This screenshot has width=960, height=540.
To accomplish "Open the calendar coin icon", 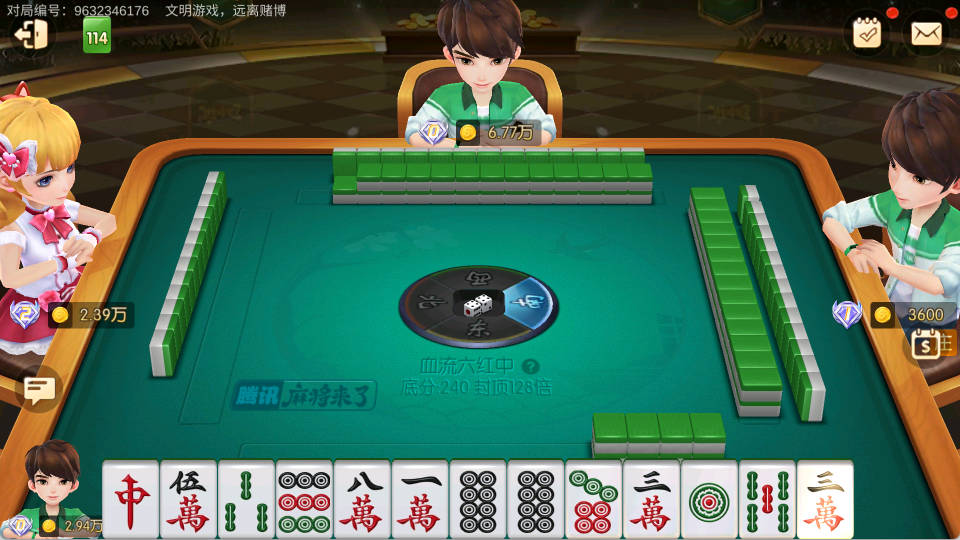I will click(926, 345).
